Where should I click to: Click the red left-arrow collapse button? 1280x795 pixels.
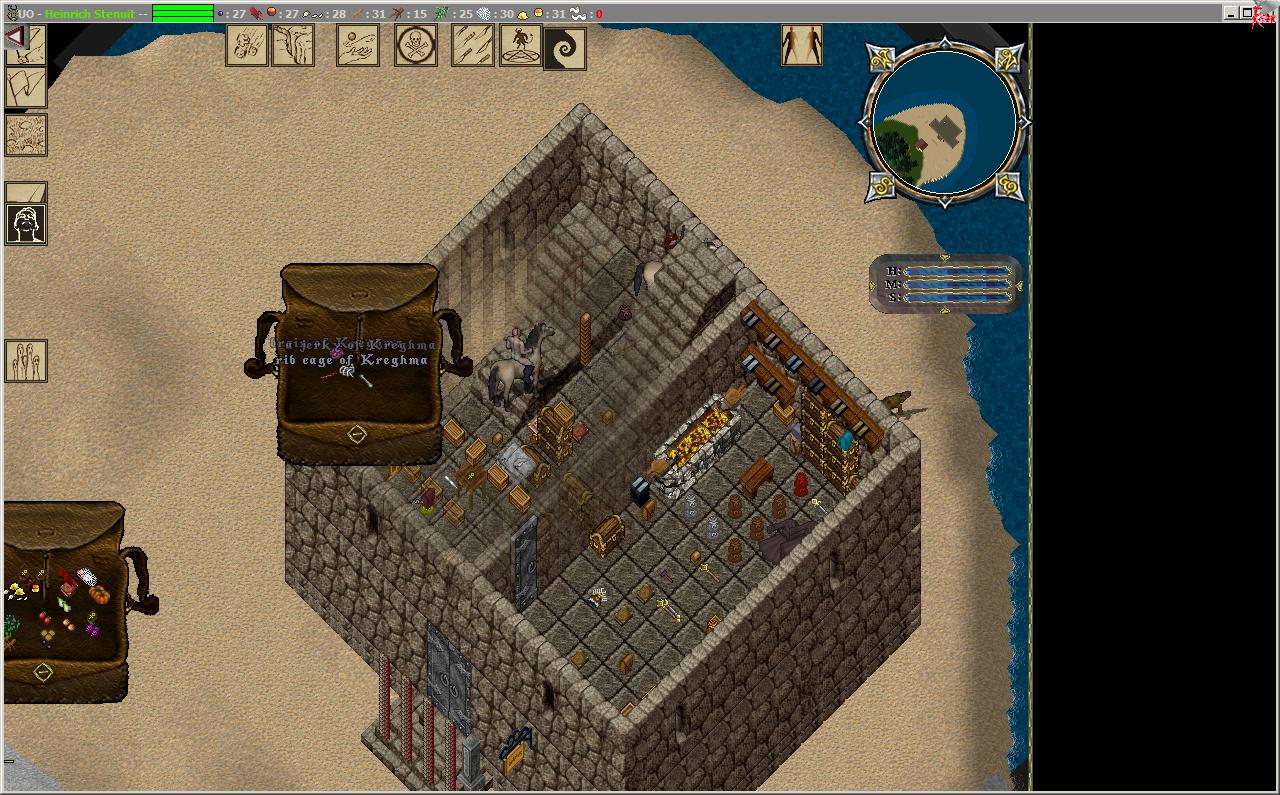(x=15, y=37)
